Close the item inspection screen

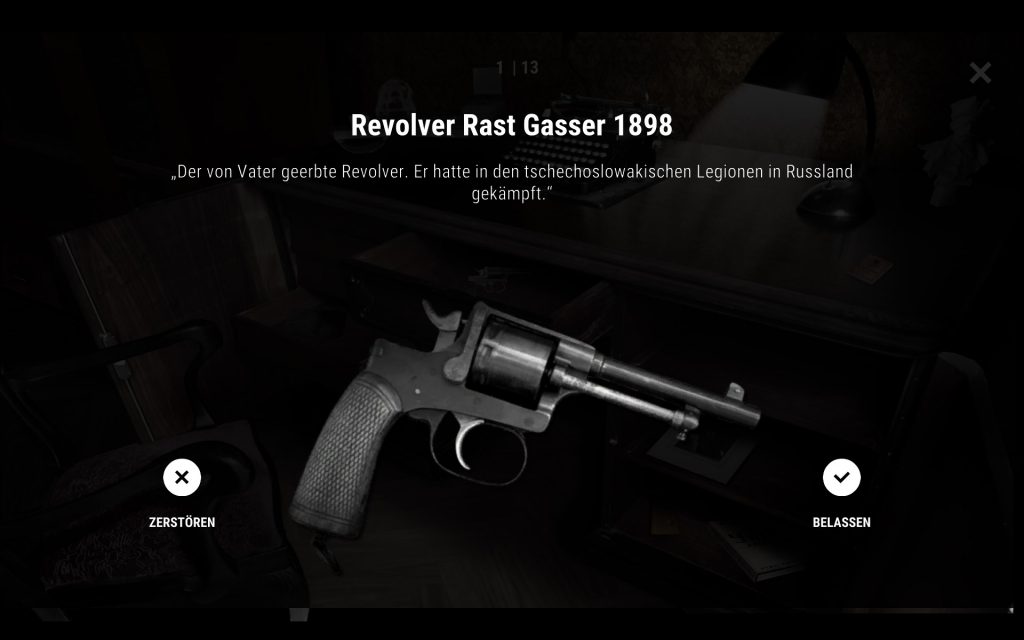coord(980,73)
